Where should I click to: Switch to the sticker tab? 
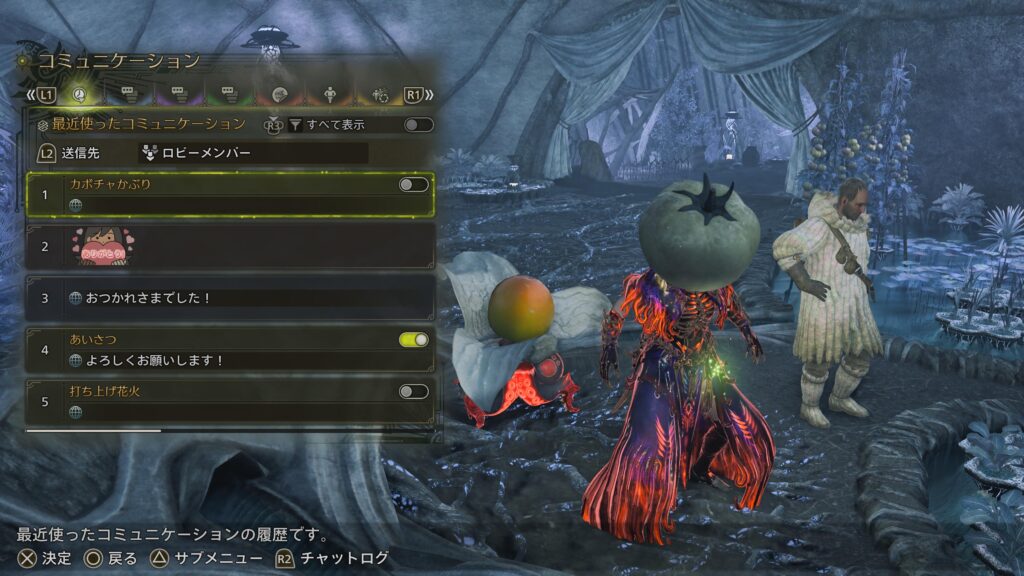tap(280, 94)
